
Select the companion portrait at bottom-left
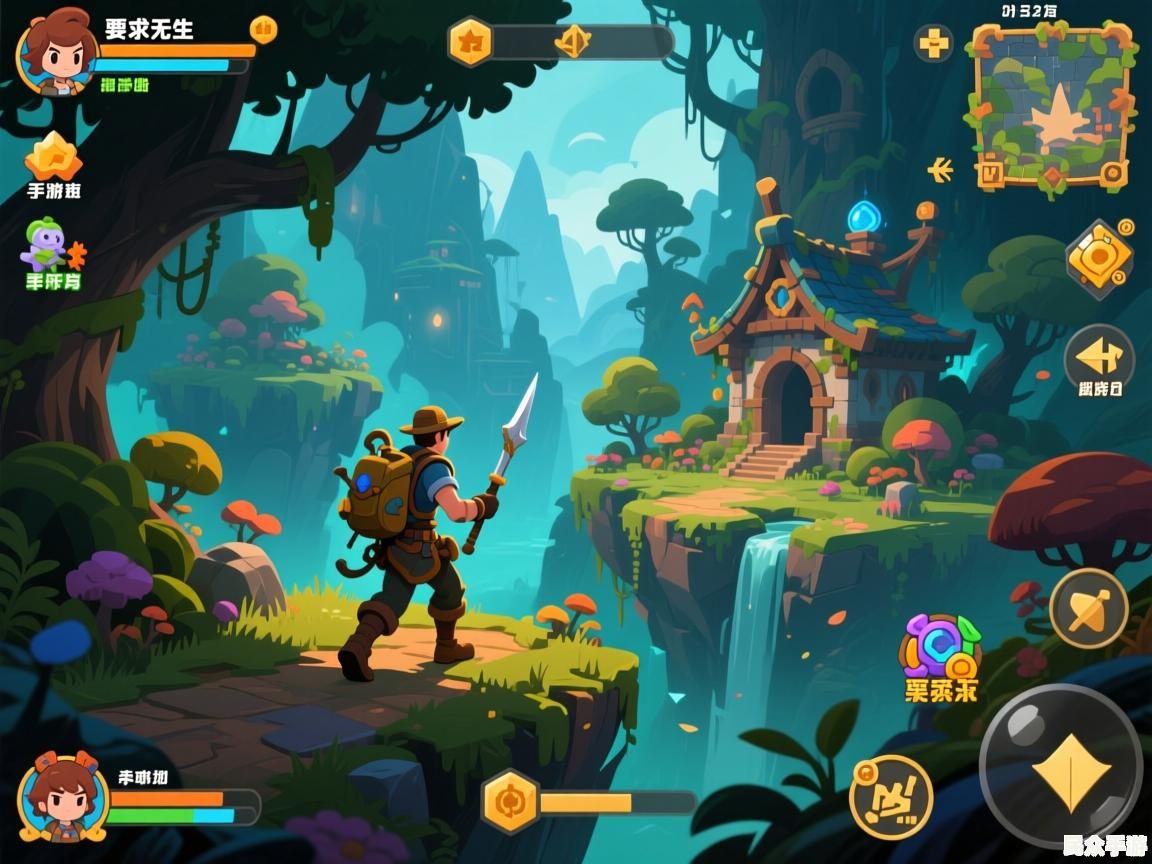coord(63,797)
